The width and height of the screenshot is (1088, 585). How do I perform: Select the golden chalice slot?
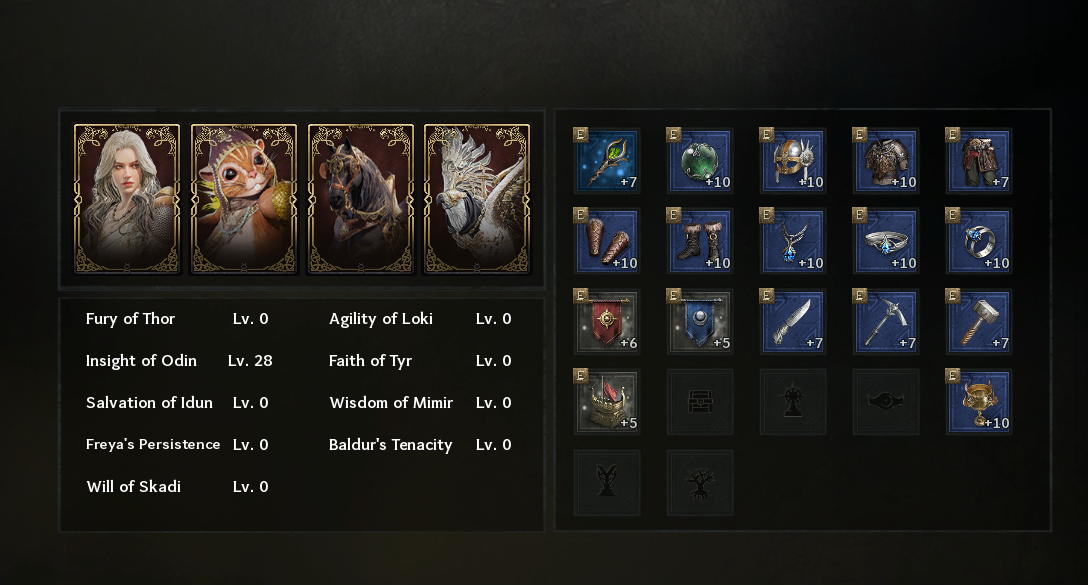click(979, 402)
